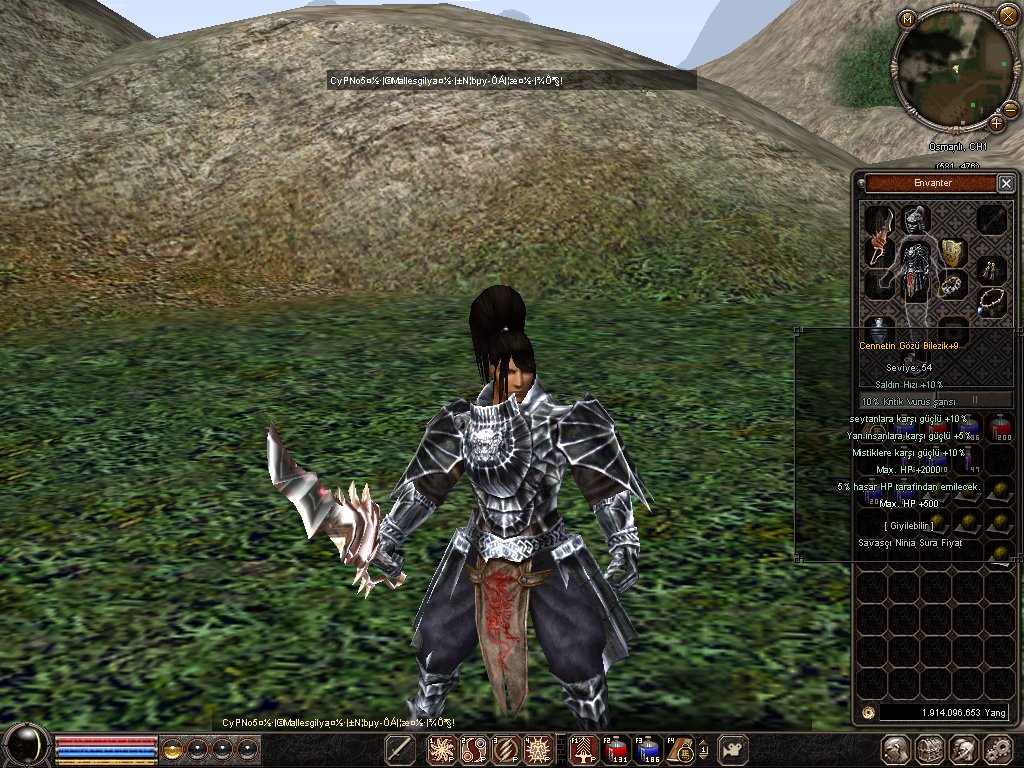
Task: Open the world map with the M button
Action: coord(907,19)
